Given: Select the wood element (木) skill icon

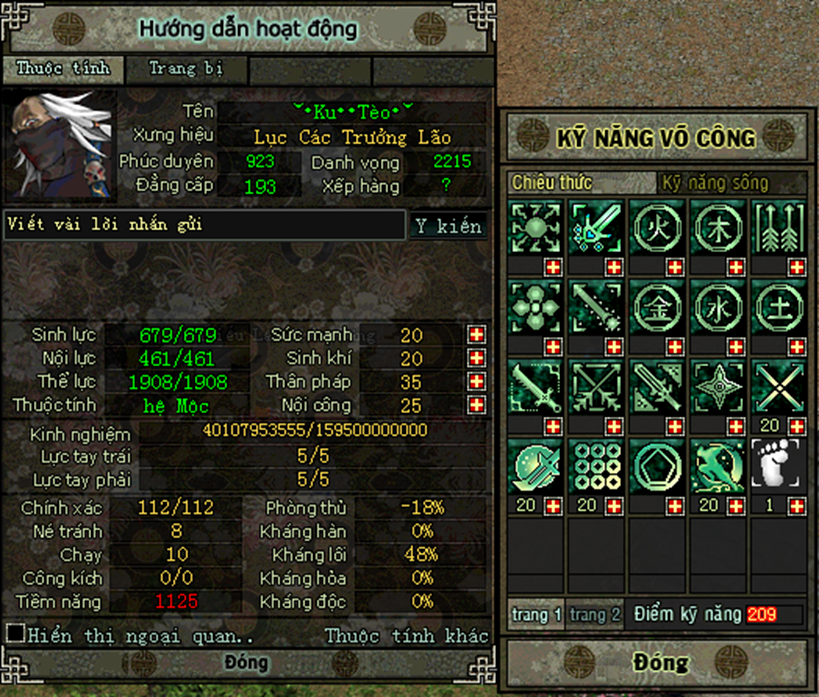Looking at the screenshot, I should pos(718,226).
